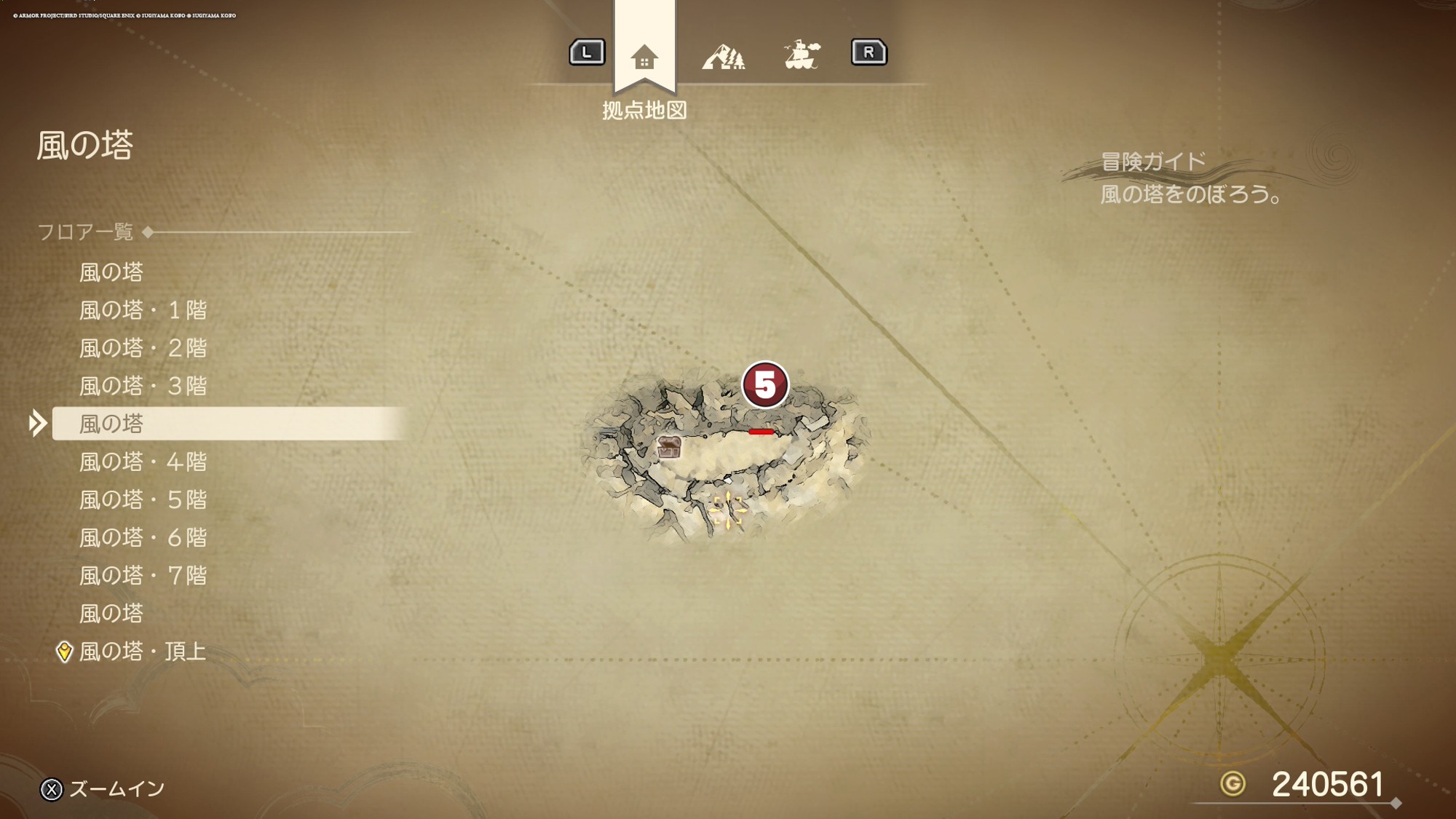Select floor 風の塔・1階 in the list
This screenshot has width=1456, height=819.
pos(143,311)
